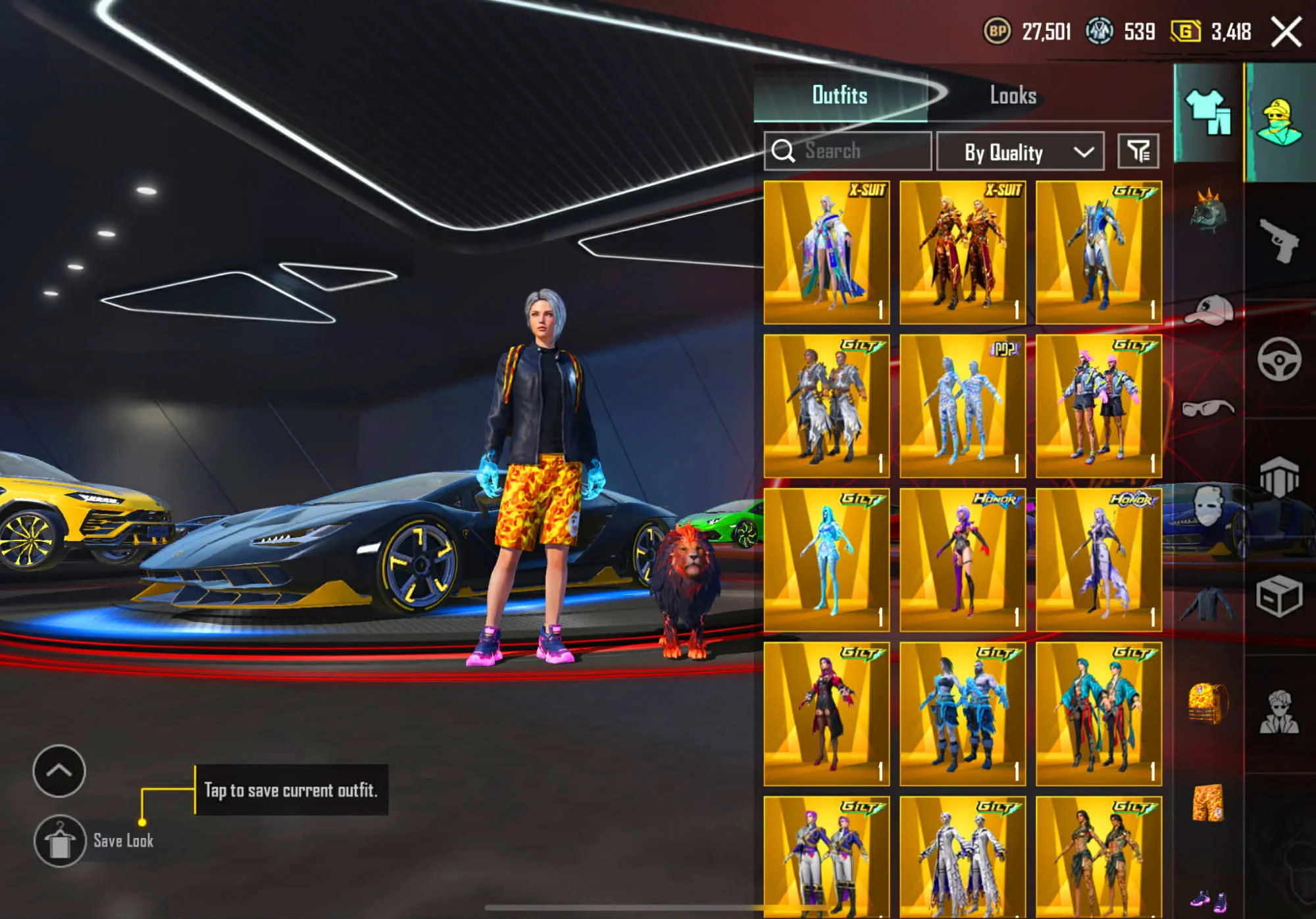Image resolution: width=1316 pixels, height=919 pixels.
Task: Open the By Quality sort dropdown
Action: (x=1020, y=152)
